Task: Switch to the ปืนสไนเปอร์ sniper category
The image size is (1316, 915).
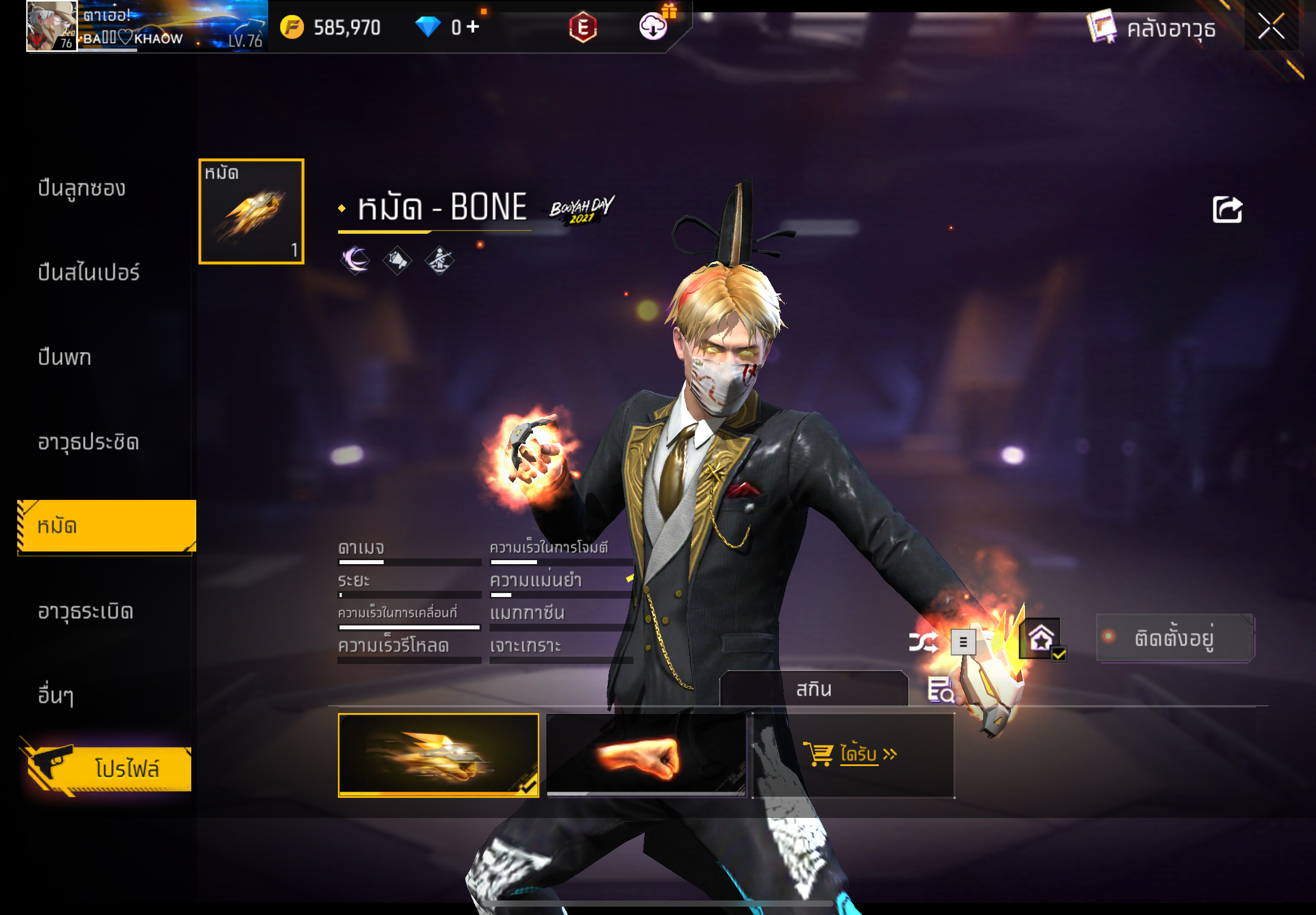Action: pos(88,273)
